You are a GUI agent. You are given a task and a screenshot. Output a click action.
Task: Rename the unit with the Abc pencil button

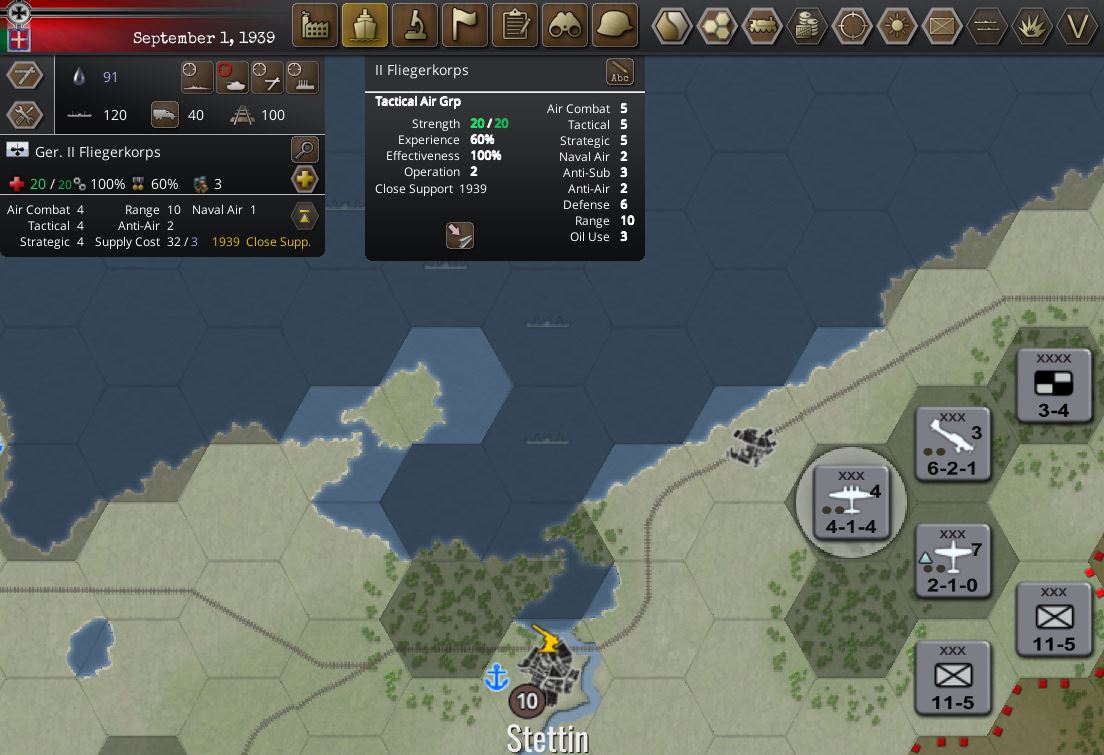click(620, 72)
